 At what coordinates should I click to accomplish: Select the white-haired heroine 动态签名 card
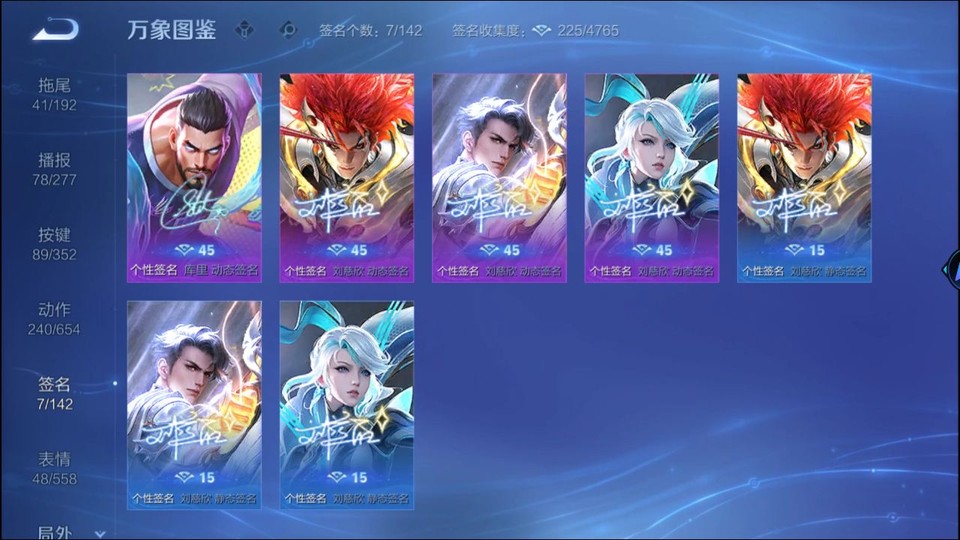pos(652,177)
